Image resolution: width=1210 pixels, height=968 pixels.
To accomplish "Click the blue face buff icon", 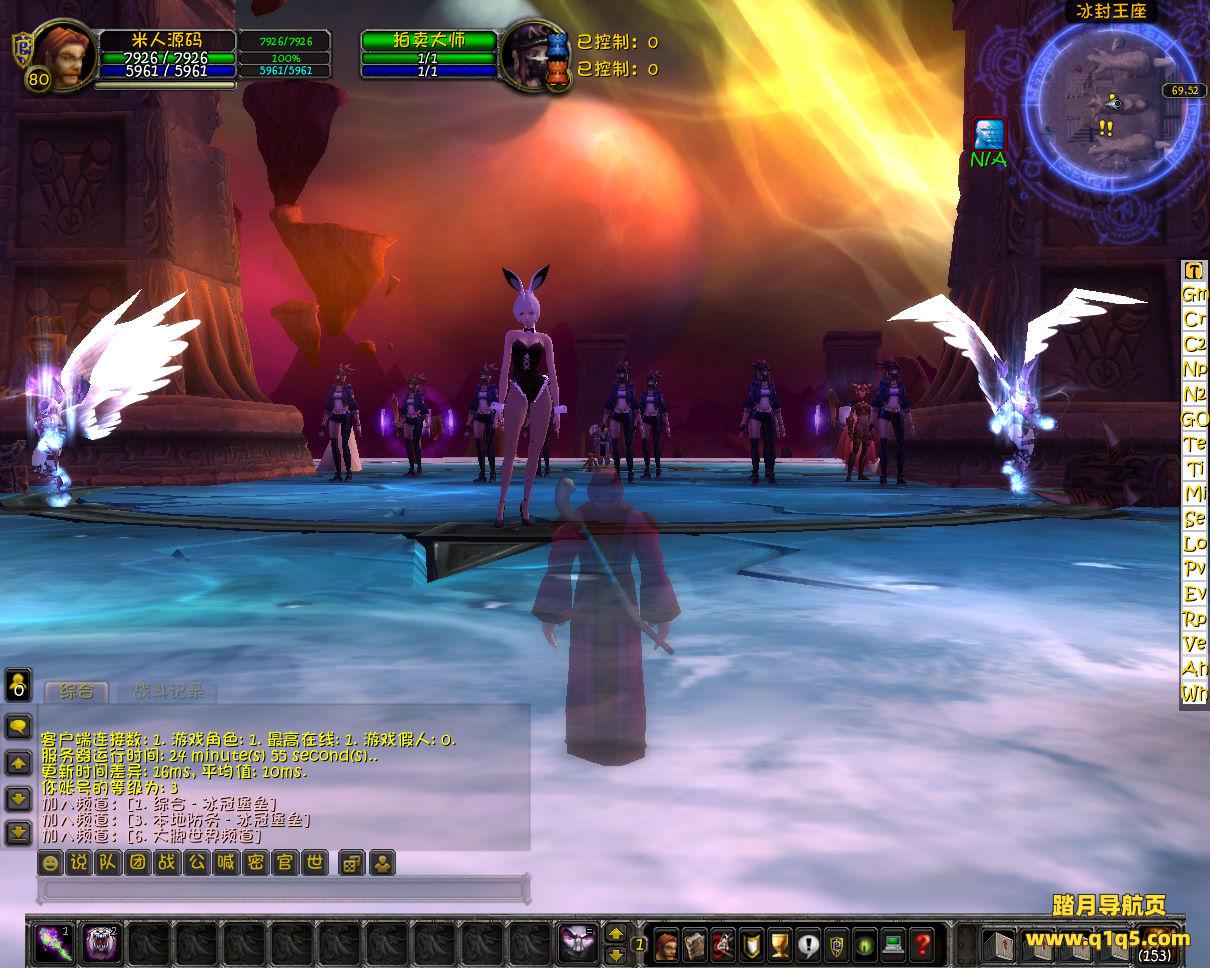I will click(989, 134).
